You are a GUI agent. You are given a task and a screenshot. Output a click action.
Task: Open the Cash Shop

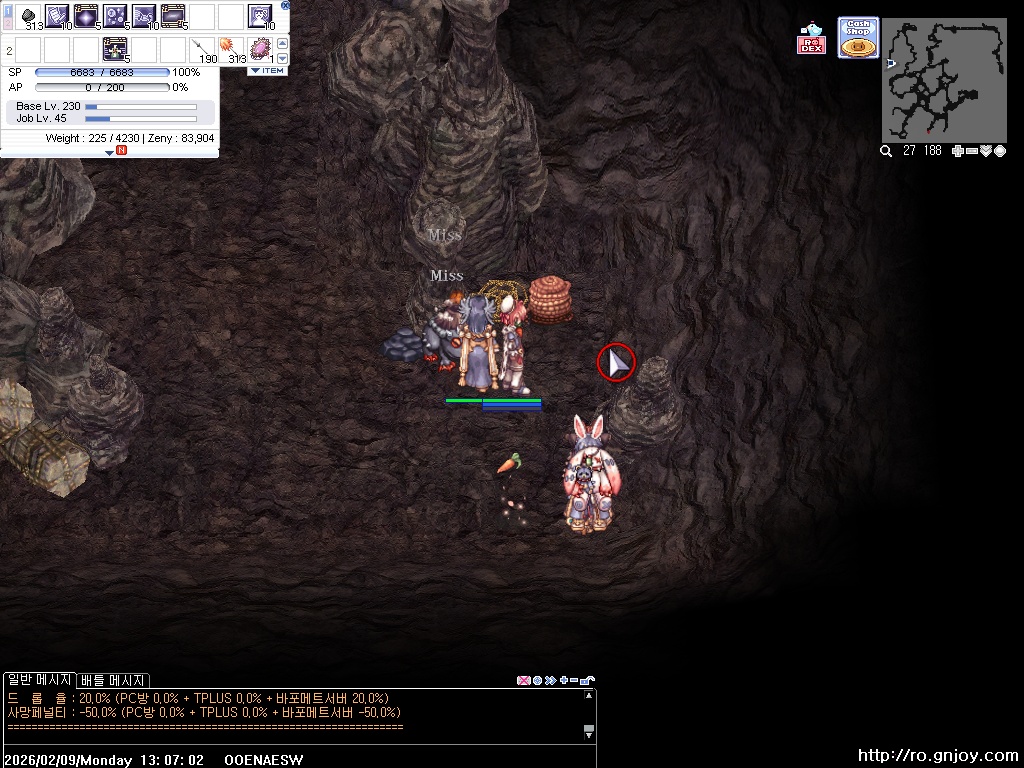point(858,38)
